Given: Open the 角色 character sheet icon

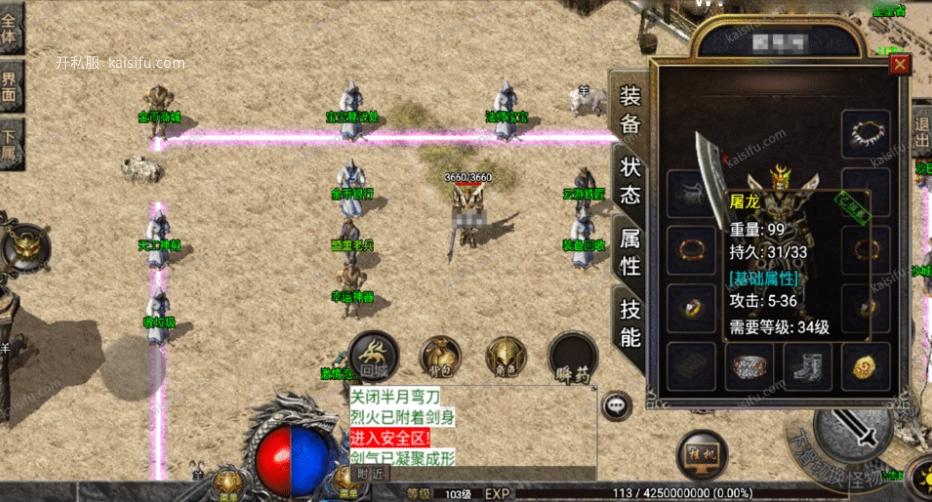Looking at the screenshot, I should click(506, 357).
